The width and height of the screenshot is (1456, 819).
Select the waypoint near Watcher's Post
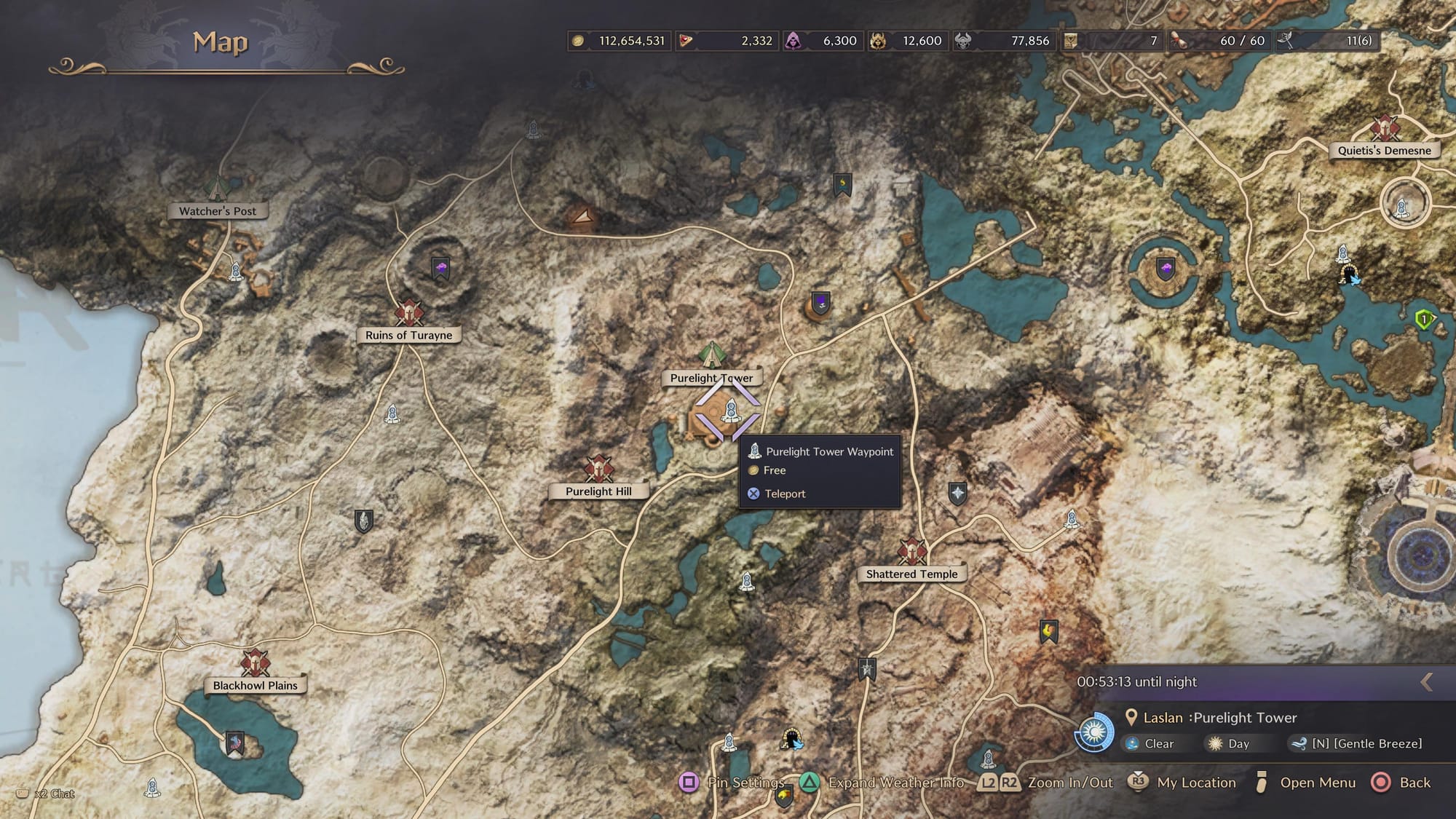[x=235, y=272]
